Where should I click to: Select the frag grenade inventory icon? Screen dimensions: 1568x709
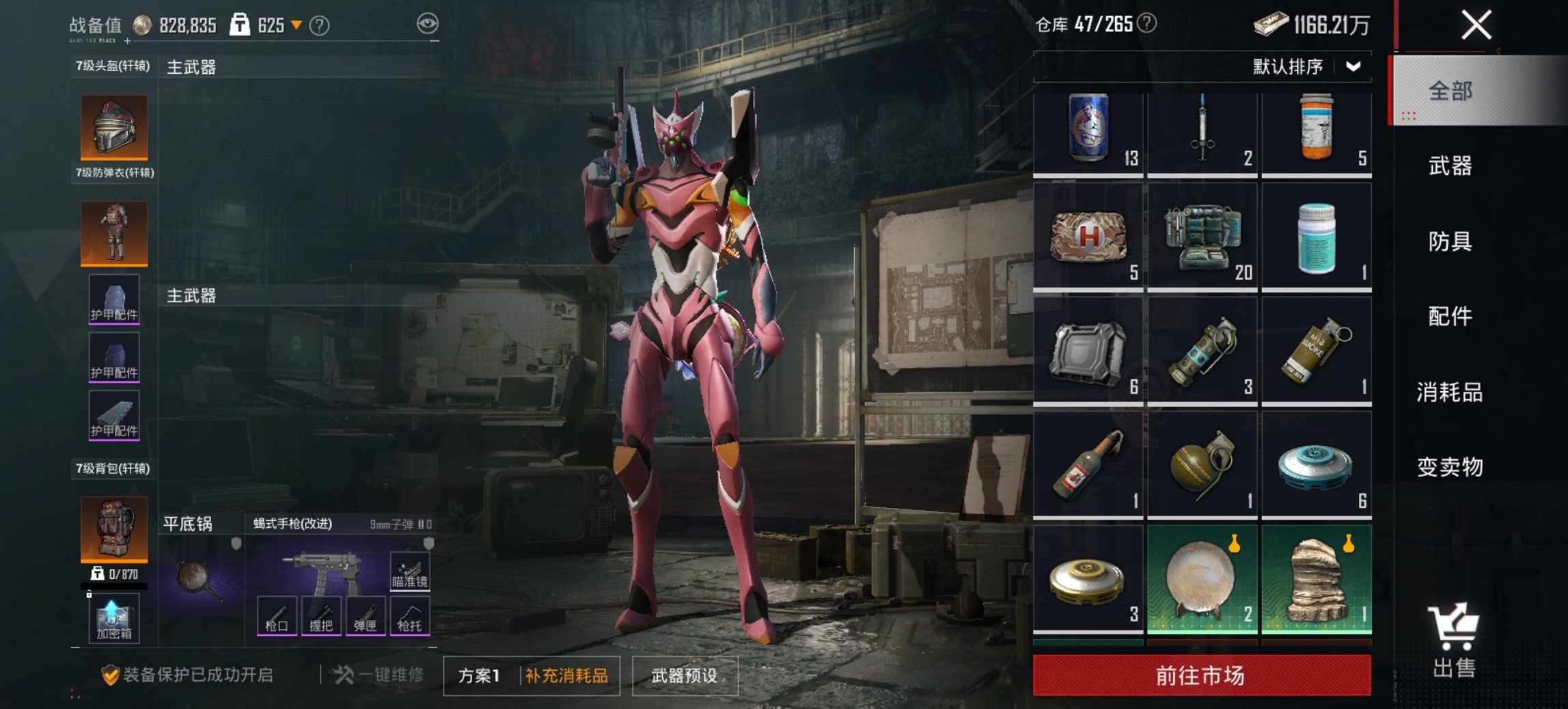click(1202, 462)
